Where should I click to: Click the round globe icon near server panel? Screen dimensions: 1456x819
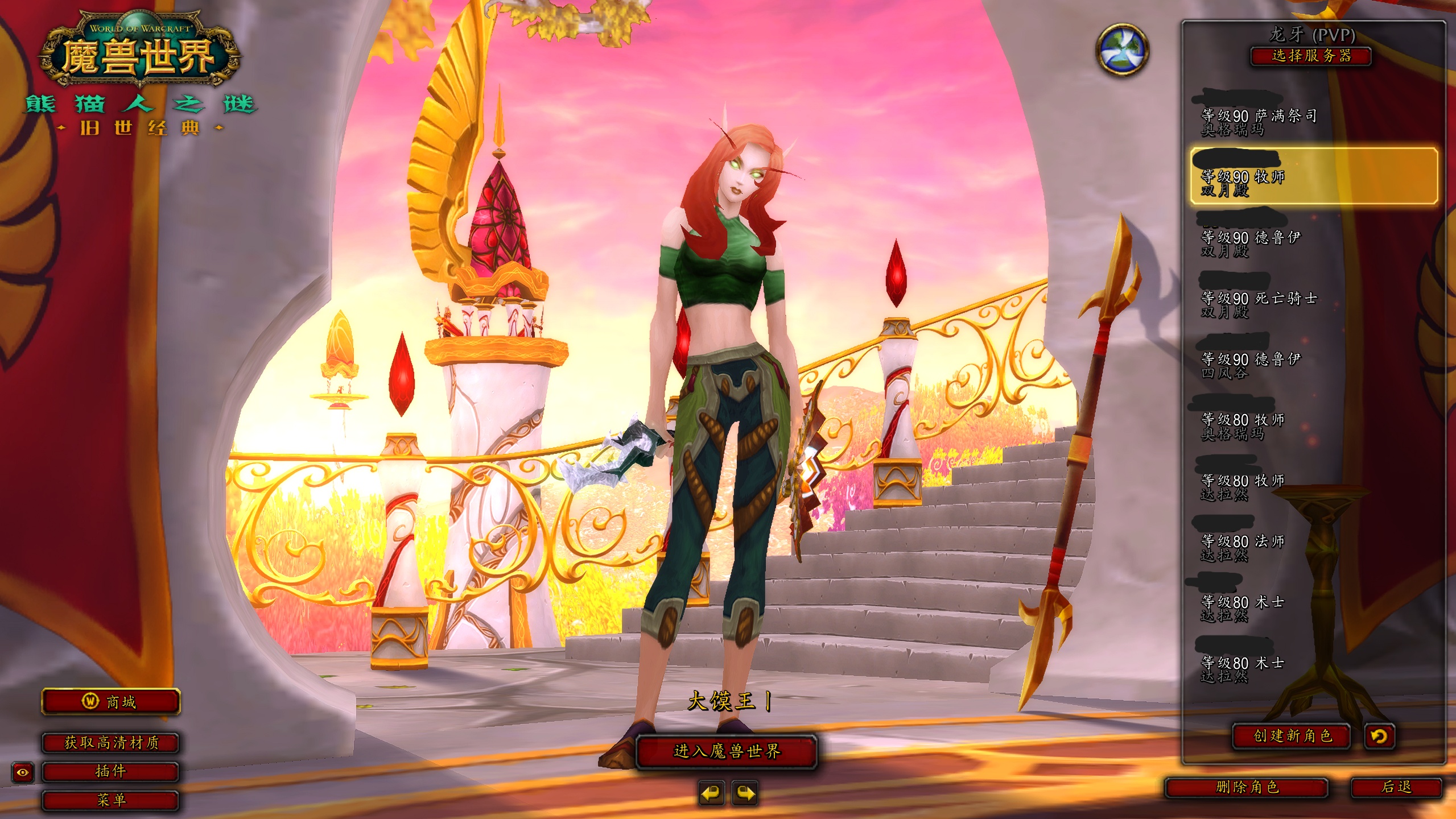(1121, 49)
